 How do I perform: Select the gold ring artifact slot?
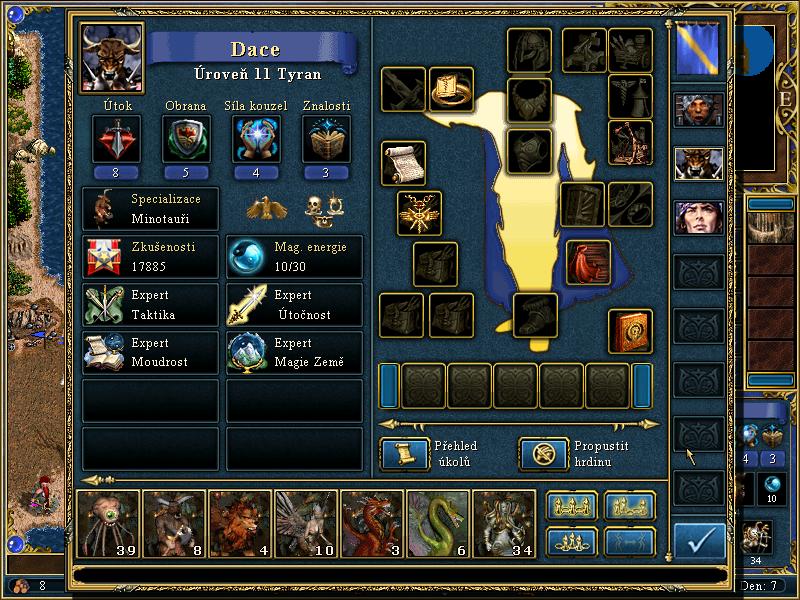(x=452, y=90)
